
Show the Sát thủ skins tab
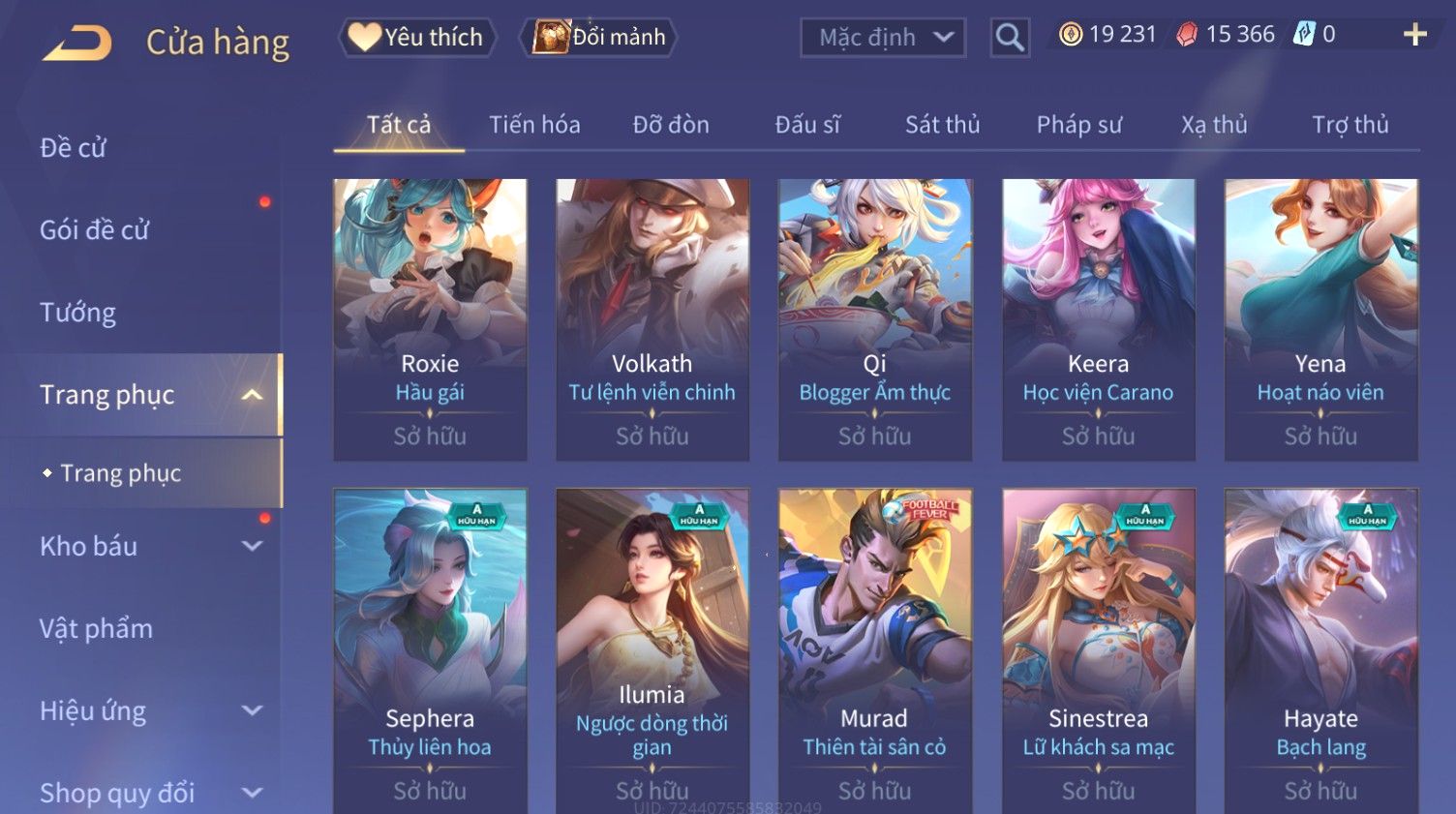942,125
